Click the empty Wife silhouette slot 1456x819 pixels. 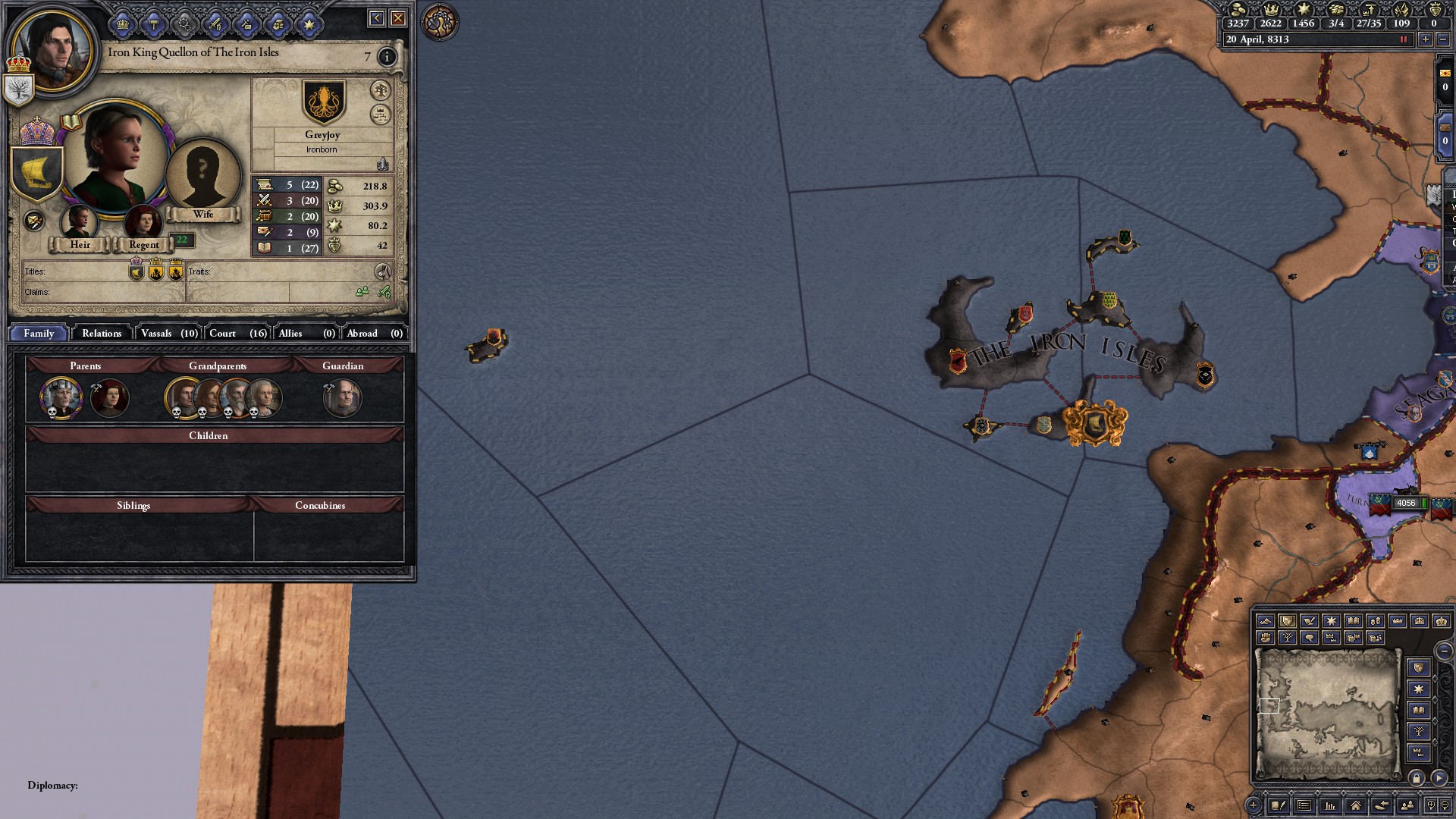(x=202, y=176)
